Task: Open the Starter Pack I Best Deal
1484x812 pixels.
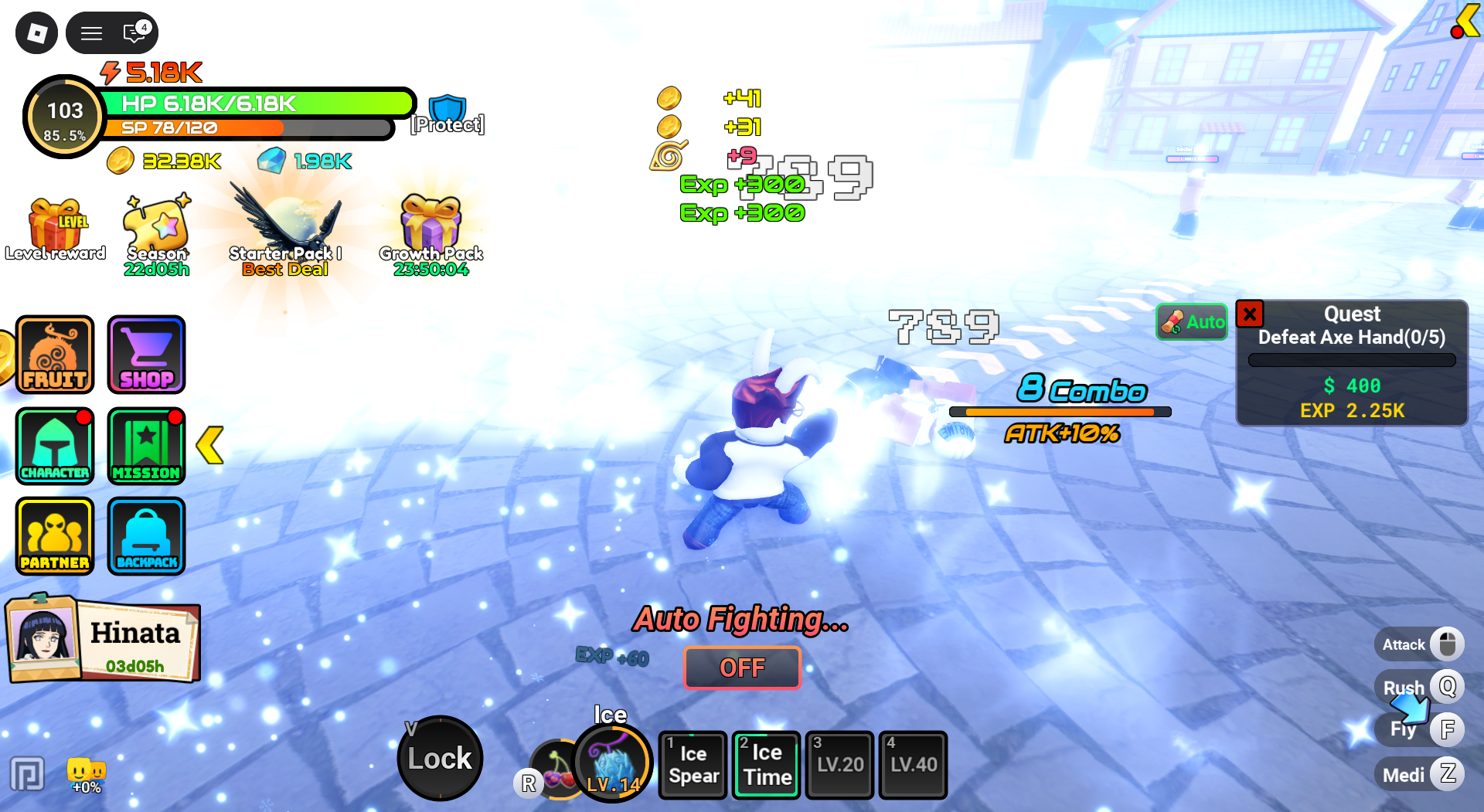Action: pos(286,224)
